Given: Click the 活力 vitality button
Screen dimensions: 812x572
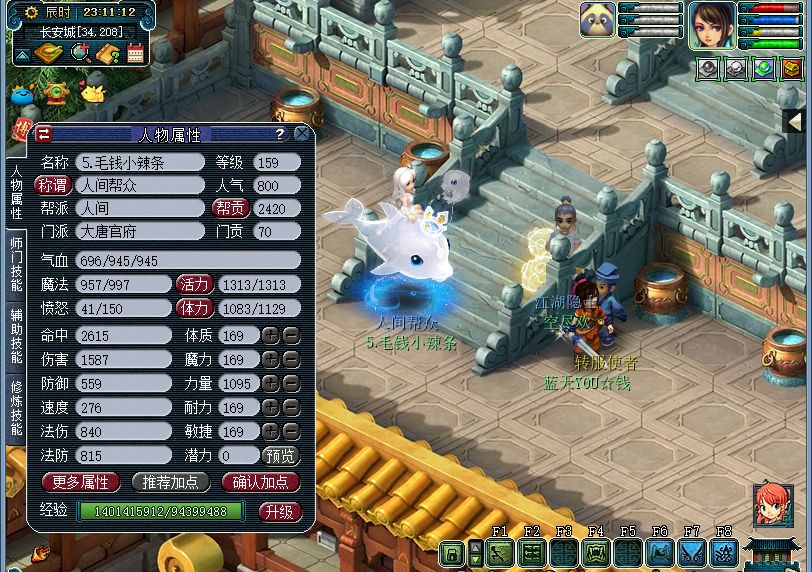Looking at the screenshot, I should pyautogui.click(x=195, y=284).
